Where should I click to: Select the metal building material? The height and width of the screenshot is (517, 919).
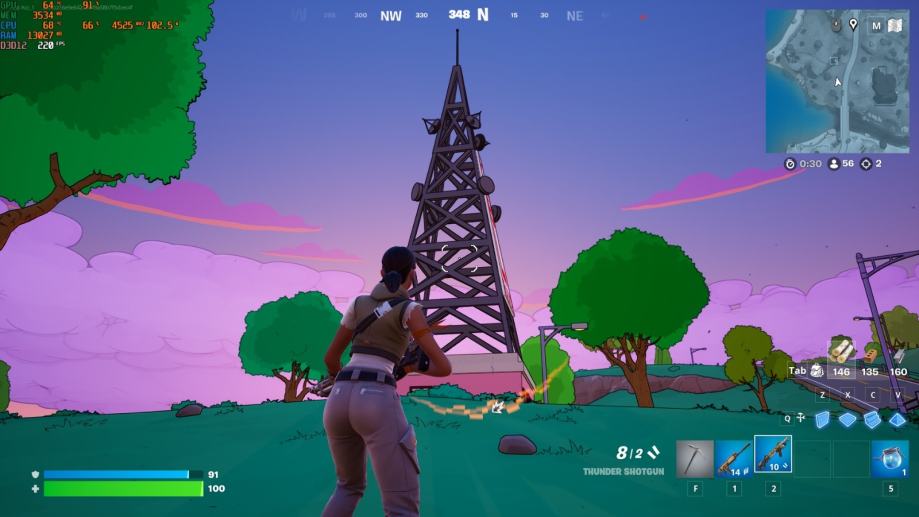tap(898, 354)
